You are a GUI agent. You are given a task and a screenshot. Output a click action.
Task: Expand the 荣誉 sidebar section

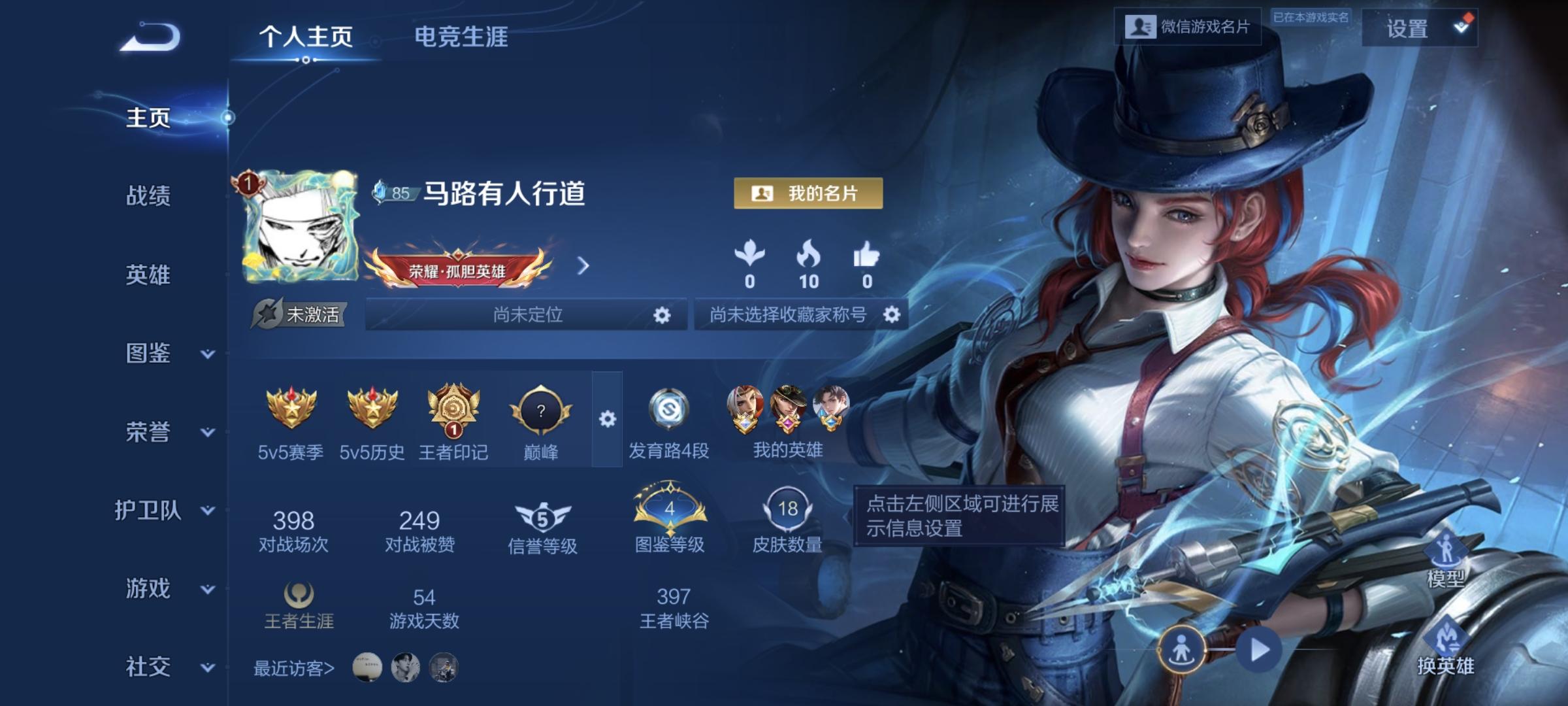point(149,431)
